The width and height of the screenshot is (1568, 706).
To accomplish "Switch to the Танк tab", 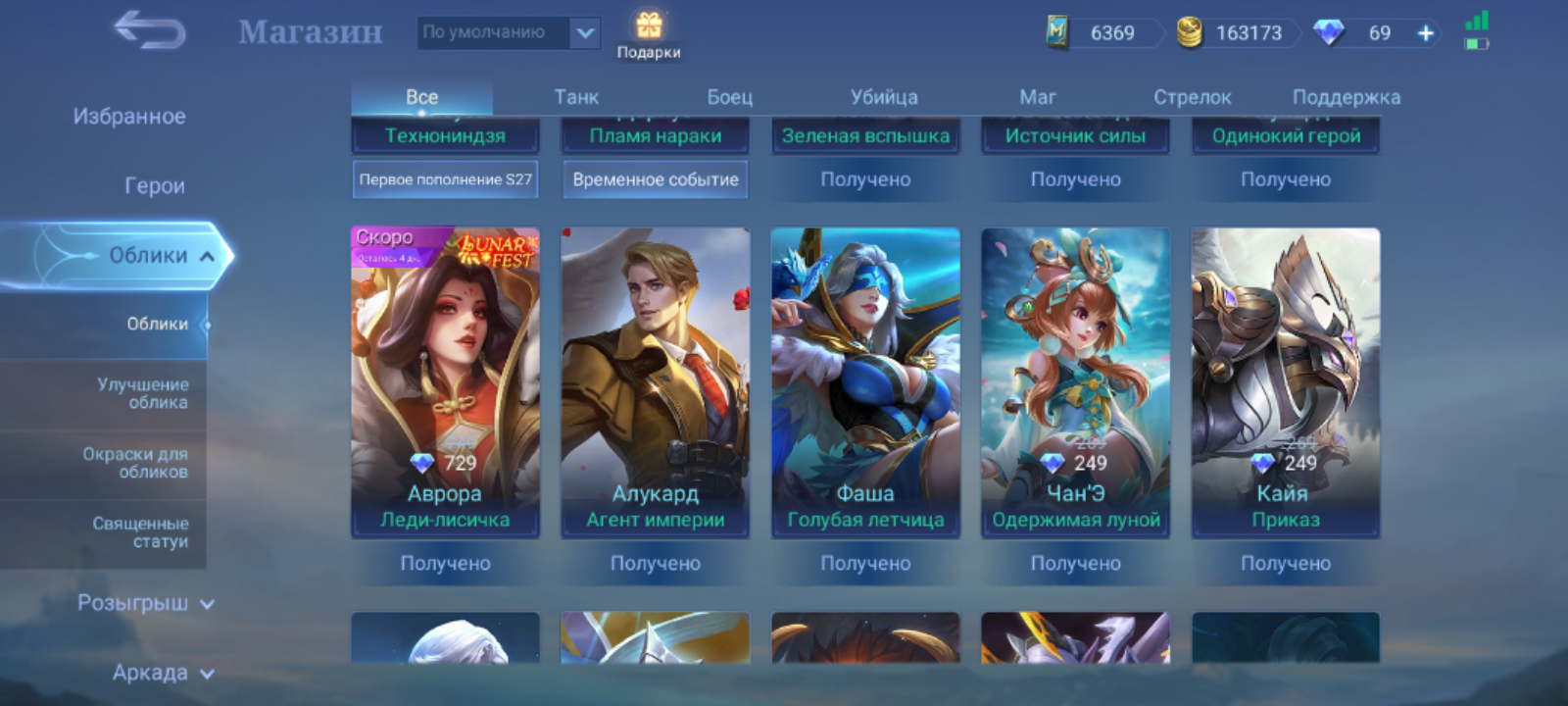I will coord(576,97).
